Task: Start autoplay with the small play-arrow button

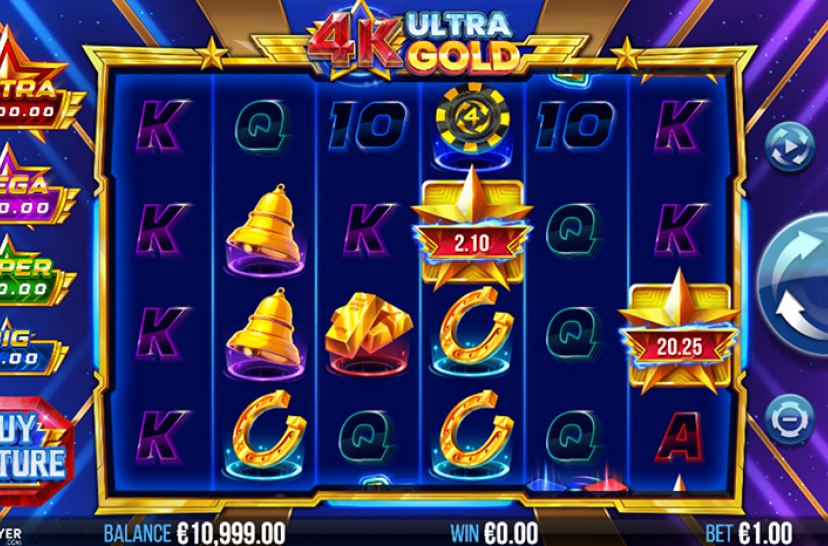Action: pyautogui.click(x=789, y=148)
